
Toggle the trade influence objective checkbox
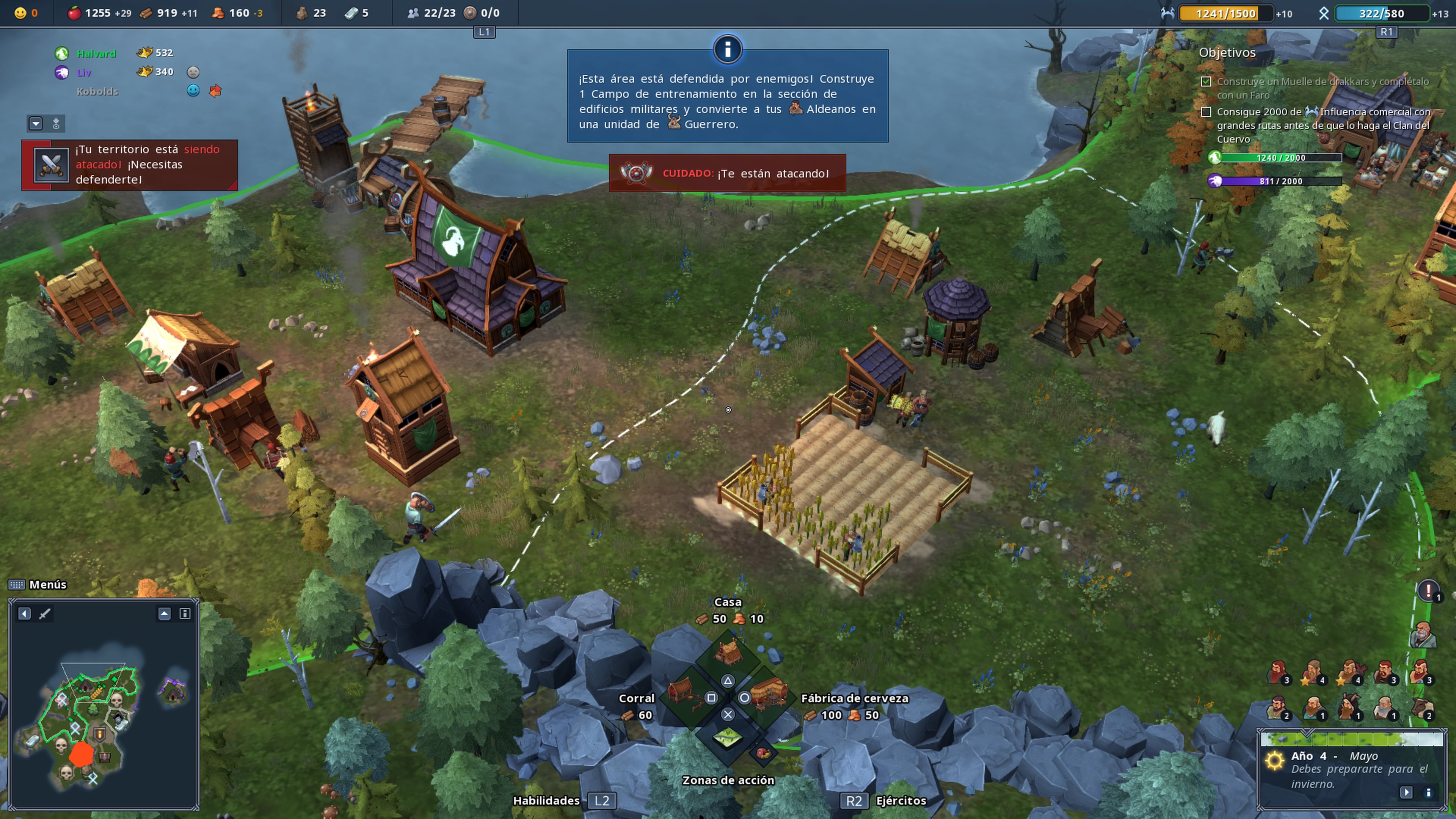pyautogui.click(x=1206, y=112)
